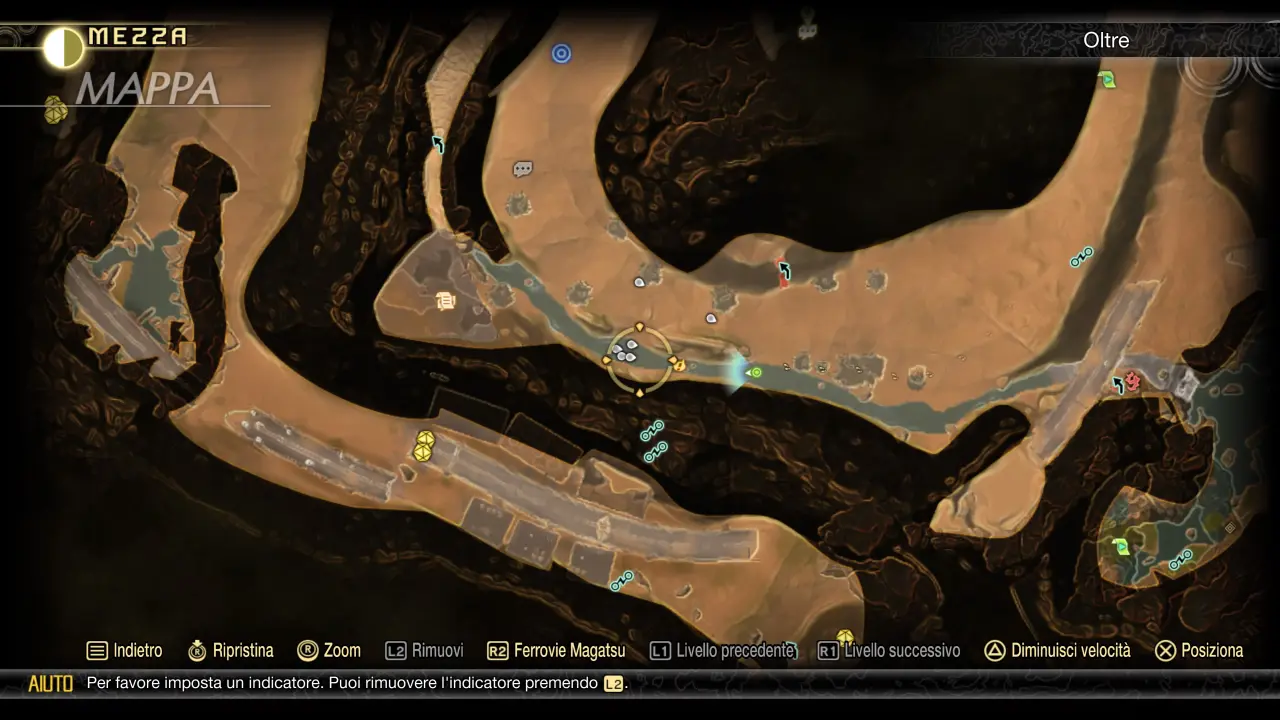Choose the pair of yellow gem markers
Screen dimensions: 1280x720
(424, 446)
